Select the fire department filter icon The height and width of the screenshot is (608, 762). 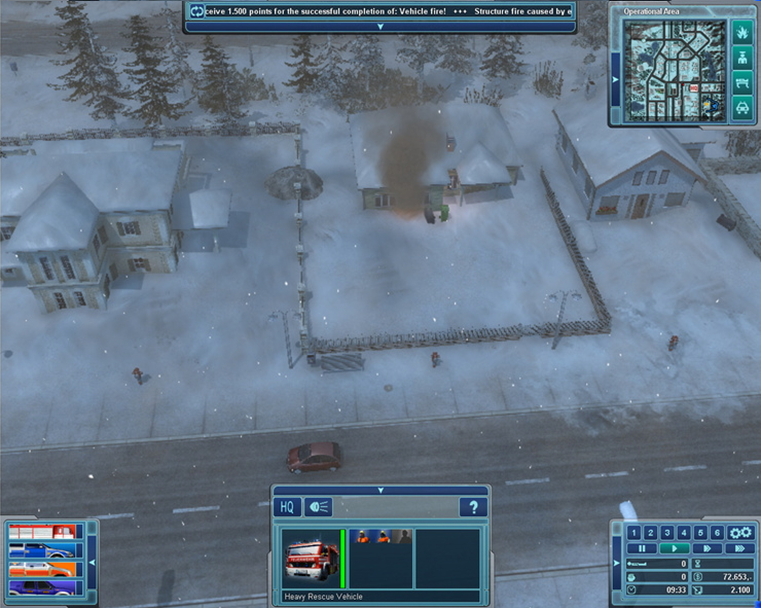[742, 35]
